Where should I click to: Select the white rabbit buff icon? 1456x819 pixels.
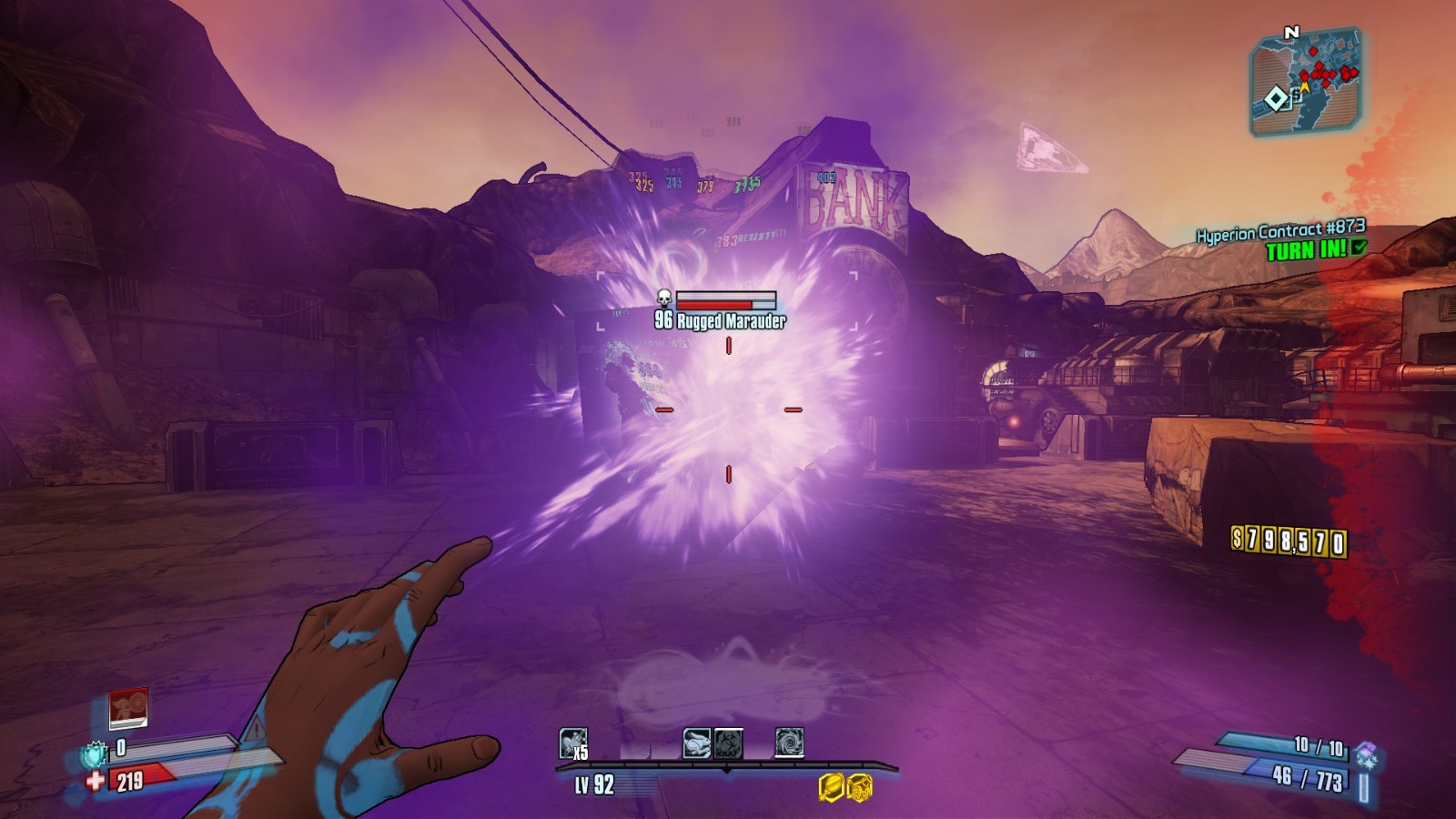point(696,743)
